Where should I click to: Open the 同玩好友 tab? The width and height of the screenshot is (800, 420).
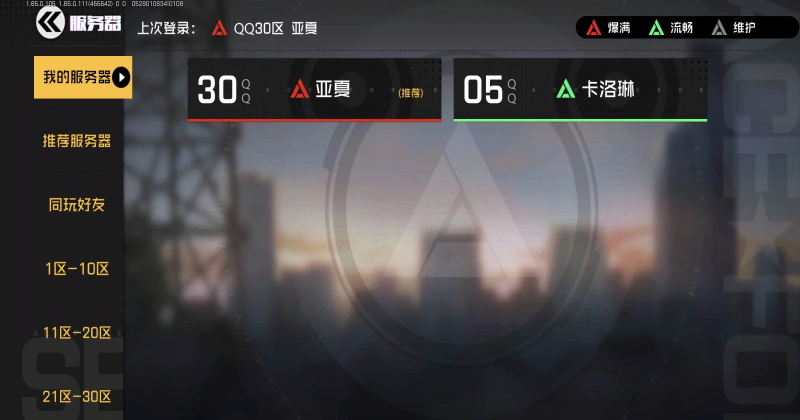pyautogui.click(x=77, y=205)
